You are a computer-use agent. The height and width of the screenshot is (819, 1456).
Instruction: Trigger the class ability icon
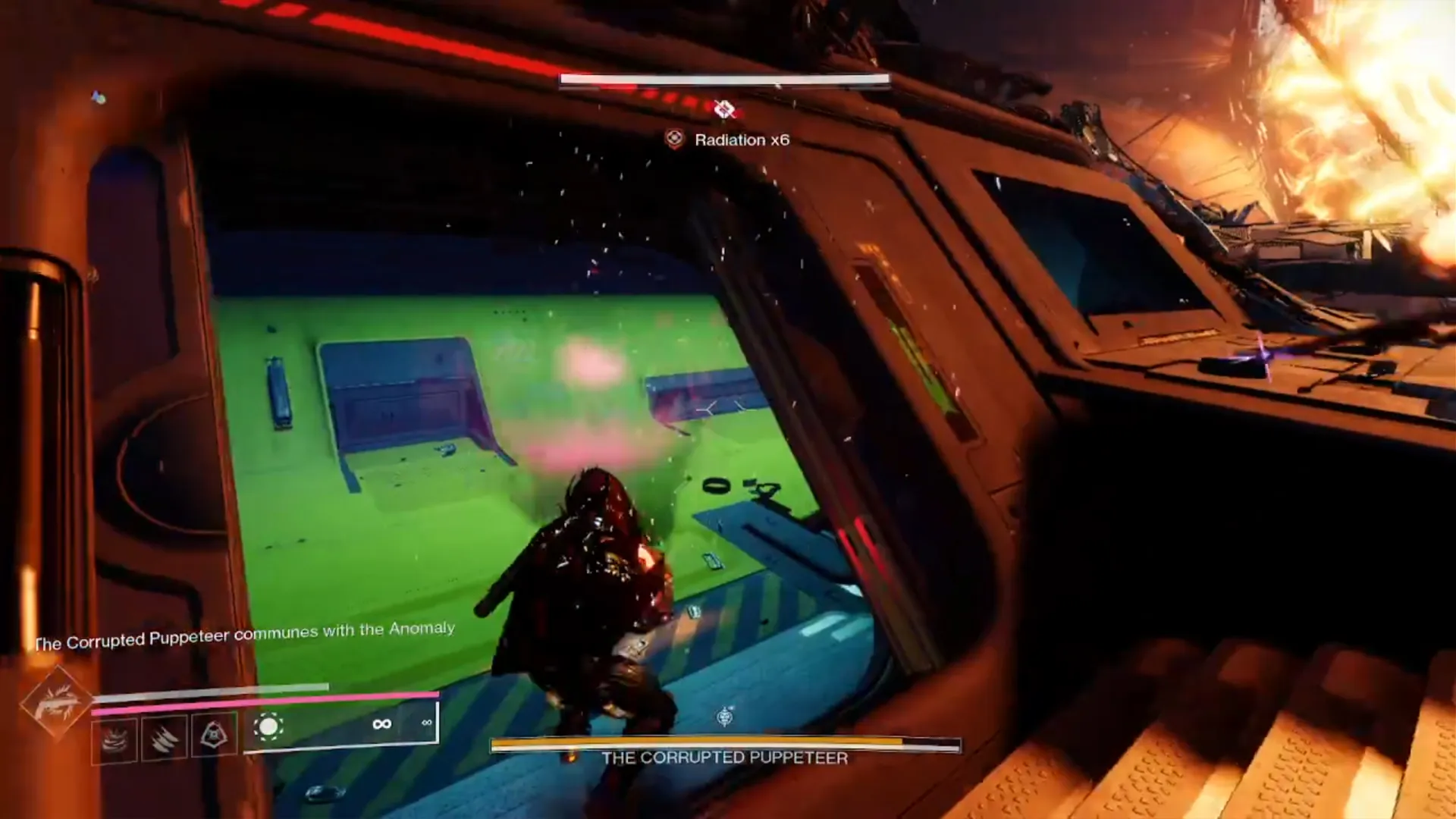[214, 734]
